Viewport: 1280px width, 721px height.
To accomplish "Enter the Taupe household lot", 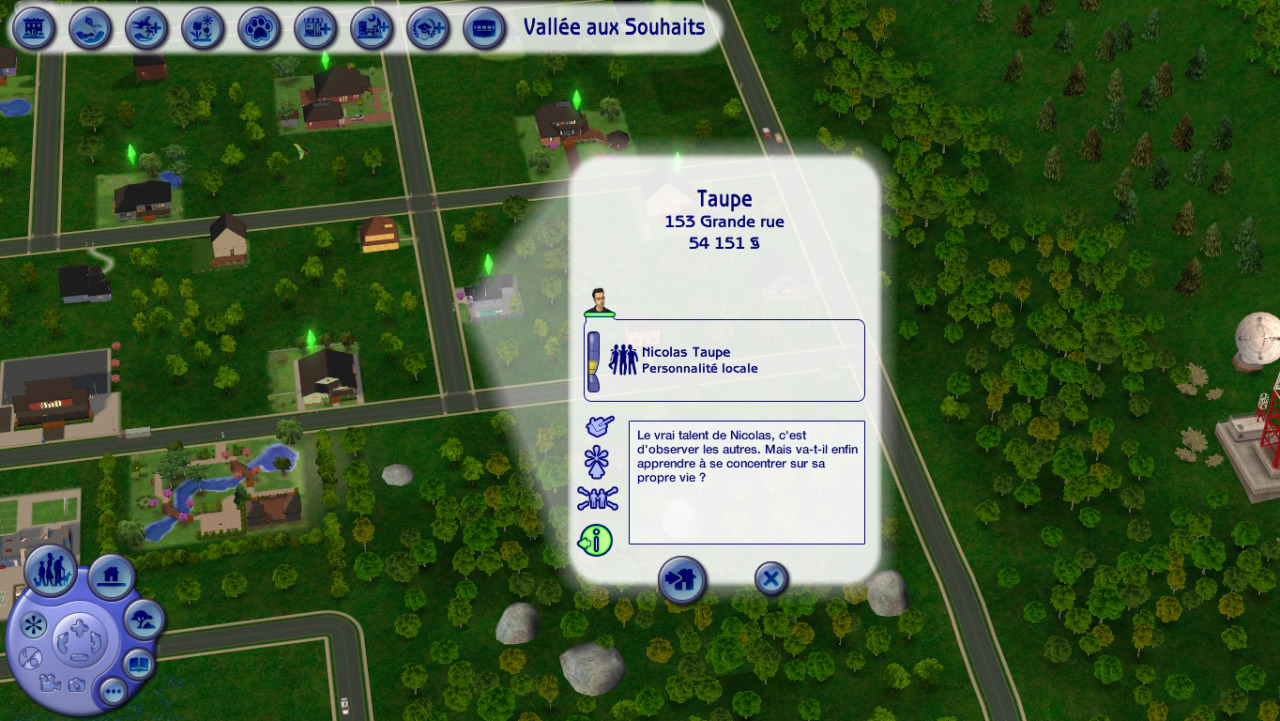I will click(x=682, y=580).
